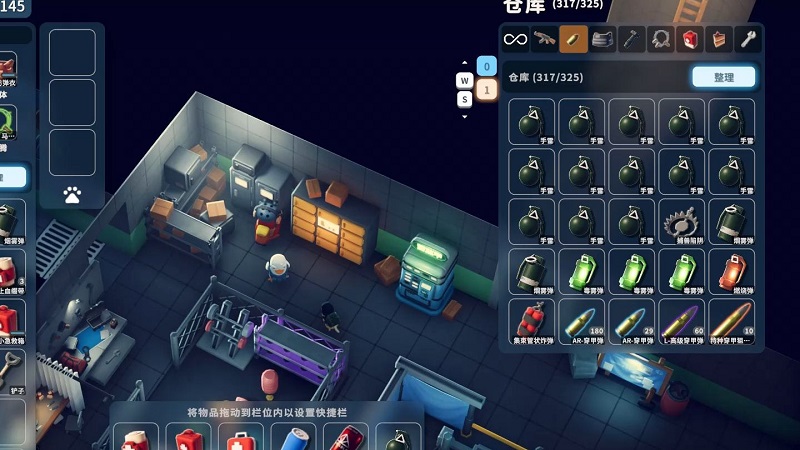
Task: Switch to warehouse page 0
Action: [x=487, y=67]
